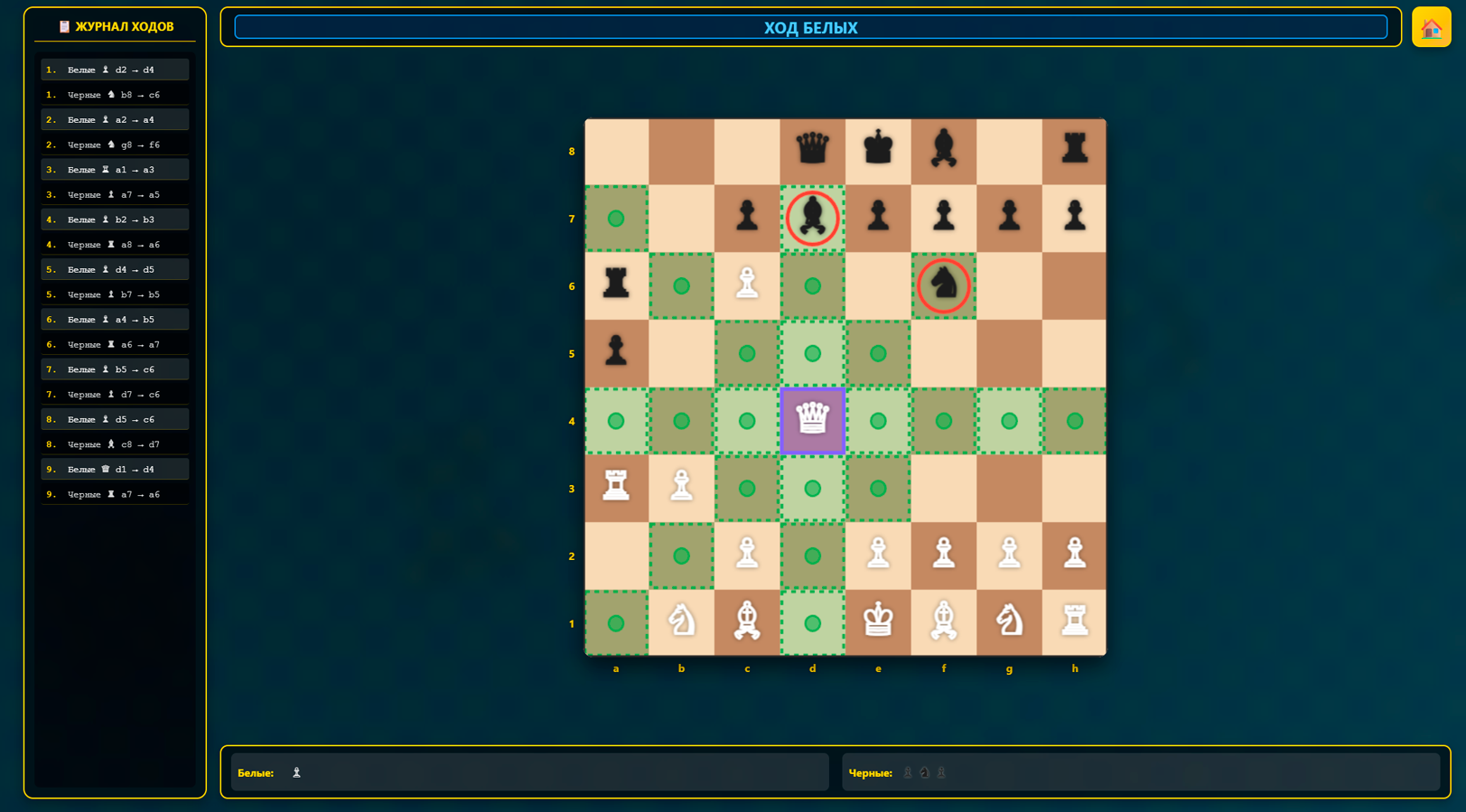
Task: Click the red-circled black knight on f6
Action: [944, 285]
